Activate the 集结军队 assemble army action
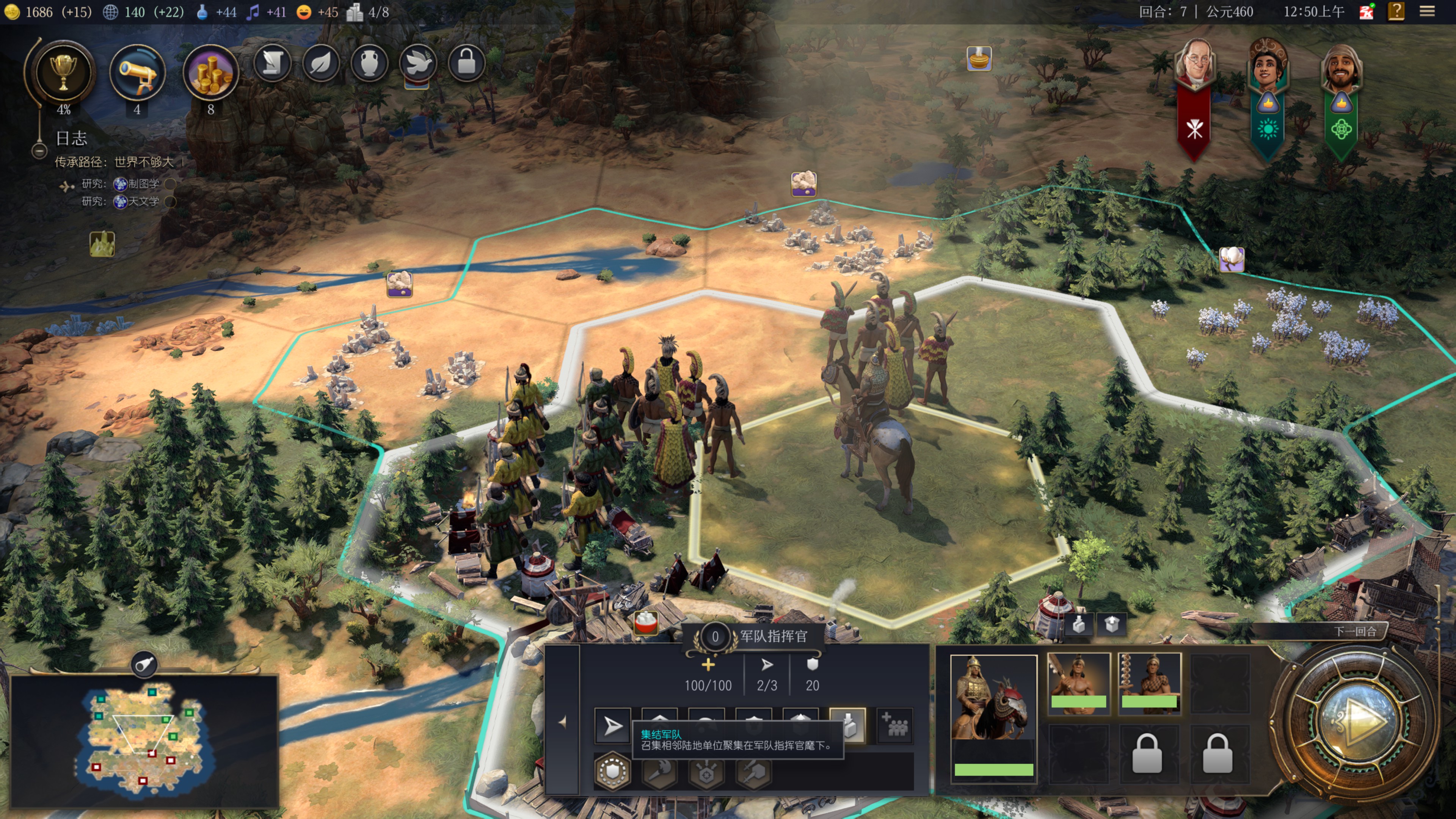Image resolution: width=1456 pixels, height=819 pixels. (x=848, y=725)
